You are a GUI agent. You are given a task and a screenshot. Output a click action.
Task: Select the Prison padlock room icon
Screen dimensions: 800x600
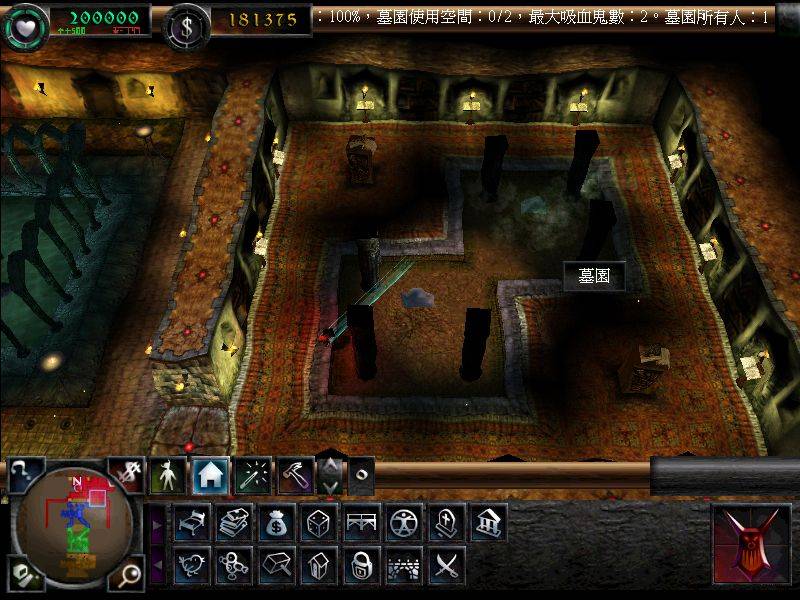pyautogui.click(x=361, y=565)
